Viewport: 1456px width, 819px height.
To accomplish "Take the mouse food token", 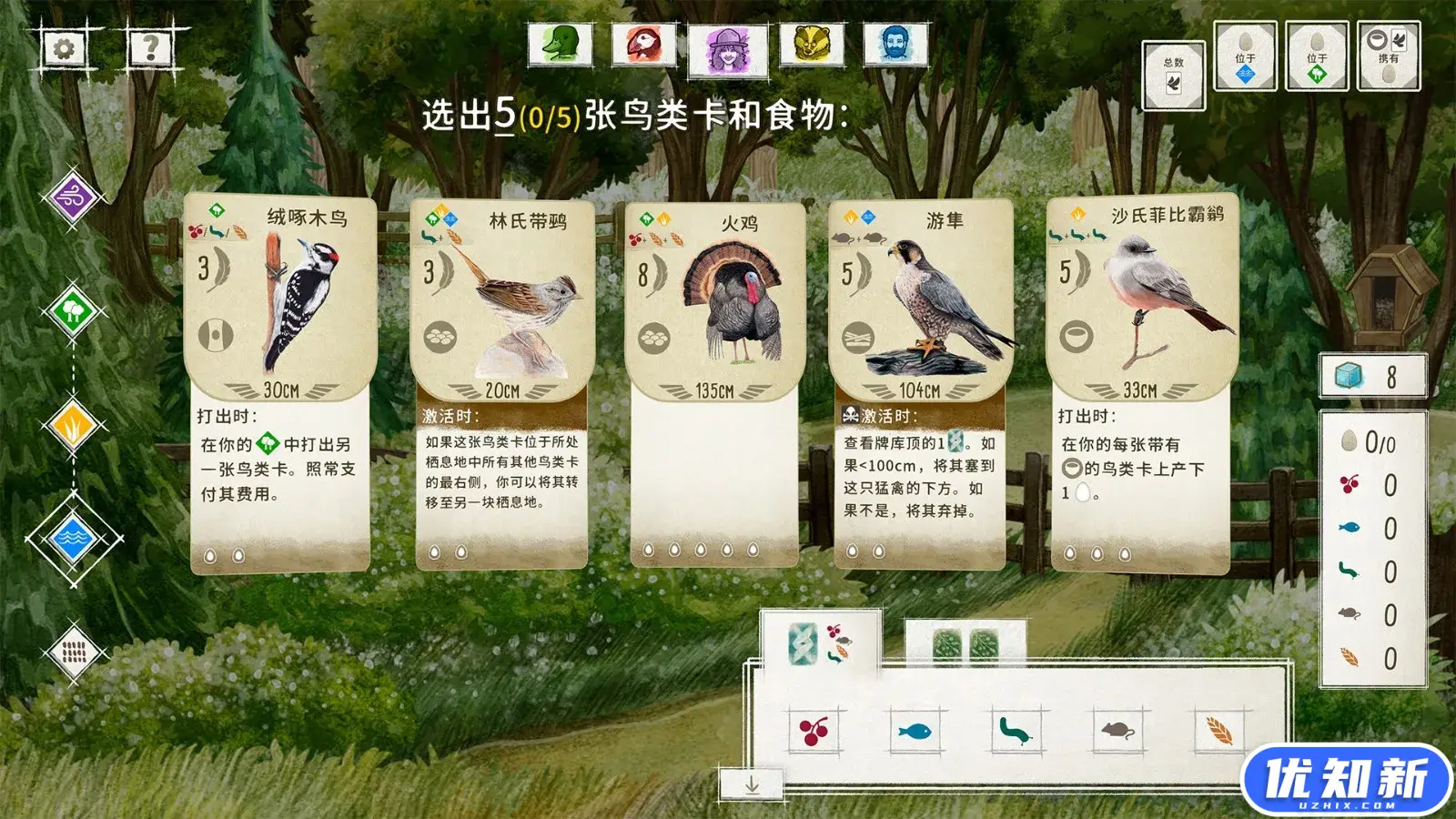I will pyautogui.click(x=1117, y=730).
